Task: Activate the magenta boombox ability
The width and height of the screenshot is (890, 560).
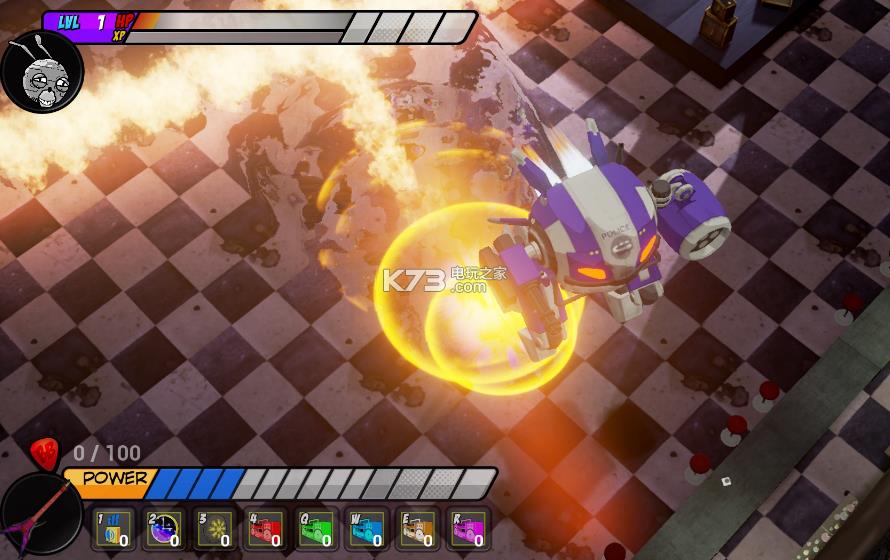Action: click(469, 529)
